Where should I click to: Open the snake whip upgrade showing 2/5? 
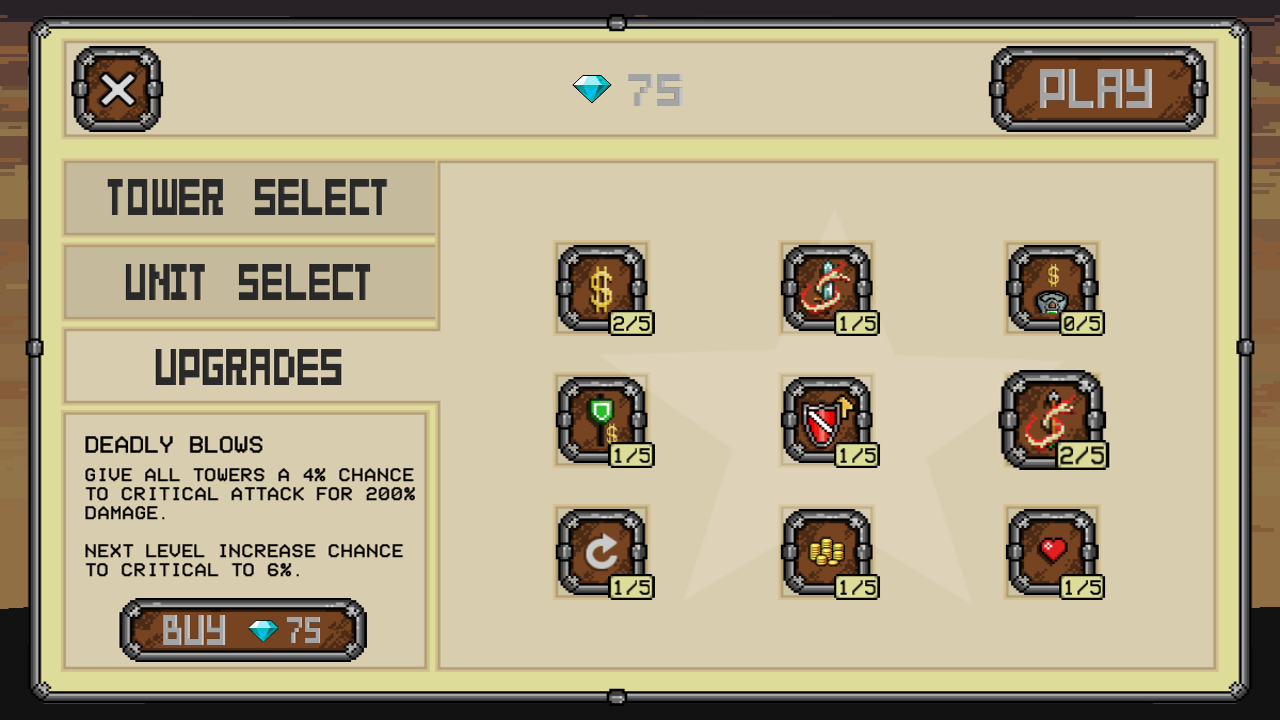pos(1053,419)
